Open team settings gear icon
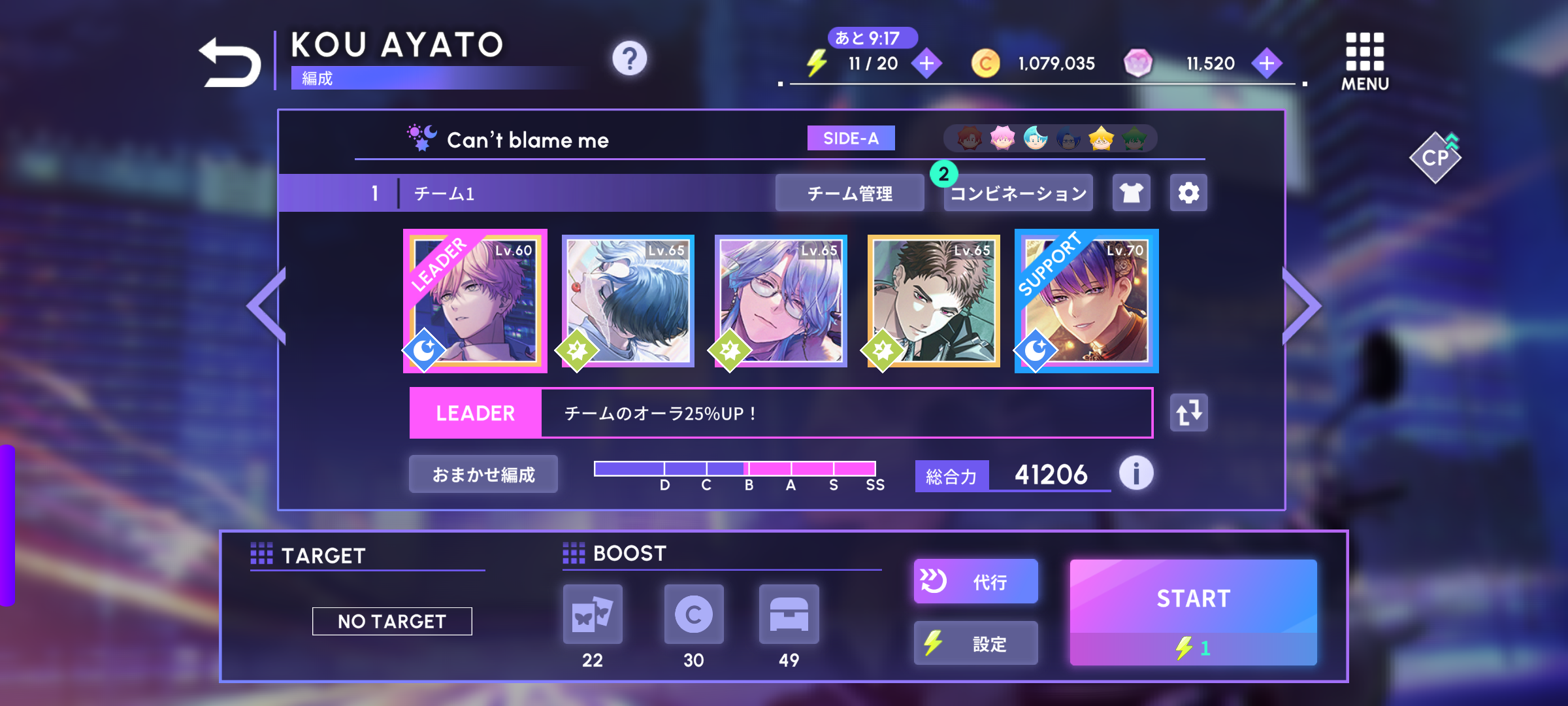Viewport: 1568px width, 706px height. coord(1188,193)
